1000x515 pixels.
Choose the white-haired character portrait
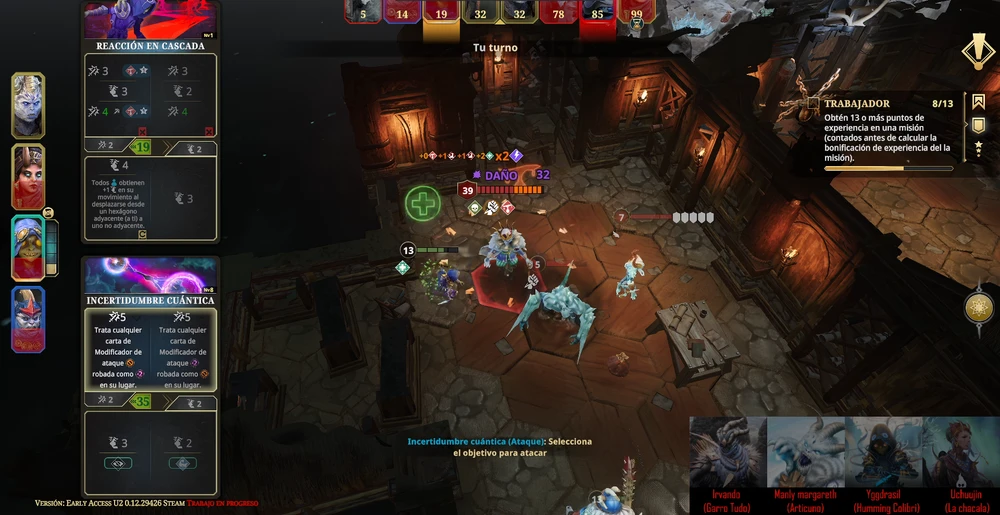28,105
